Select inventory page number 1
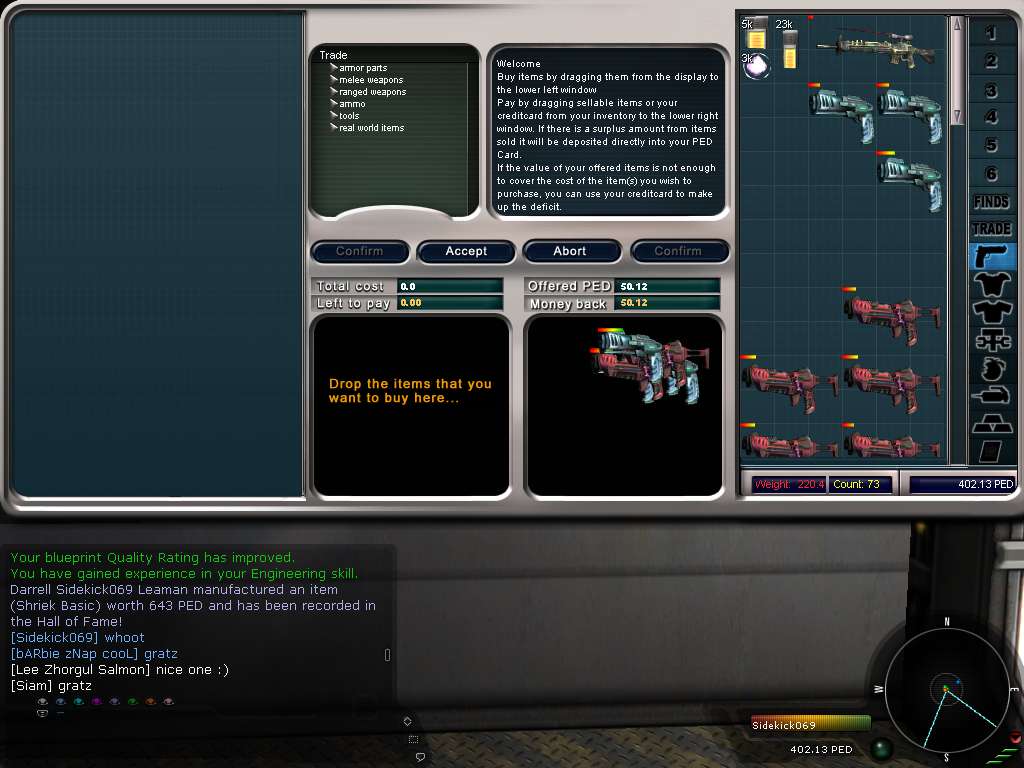 pyautogui.click(x=991, y=33)
